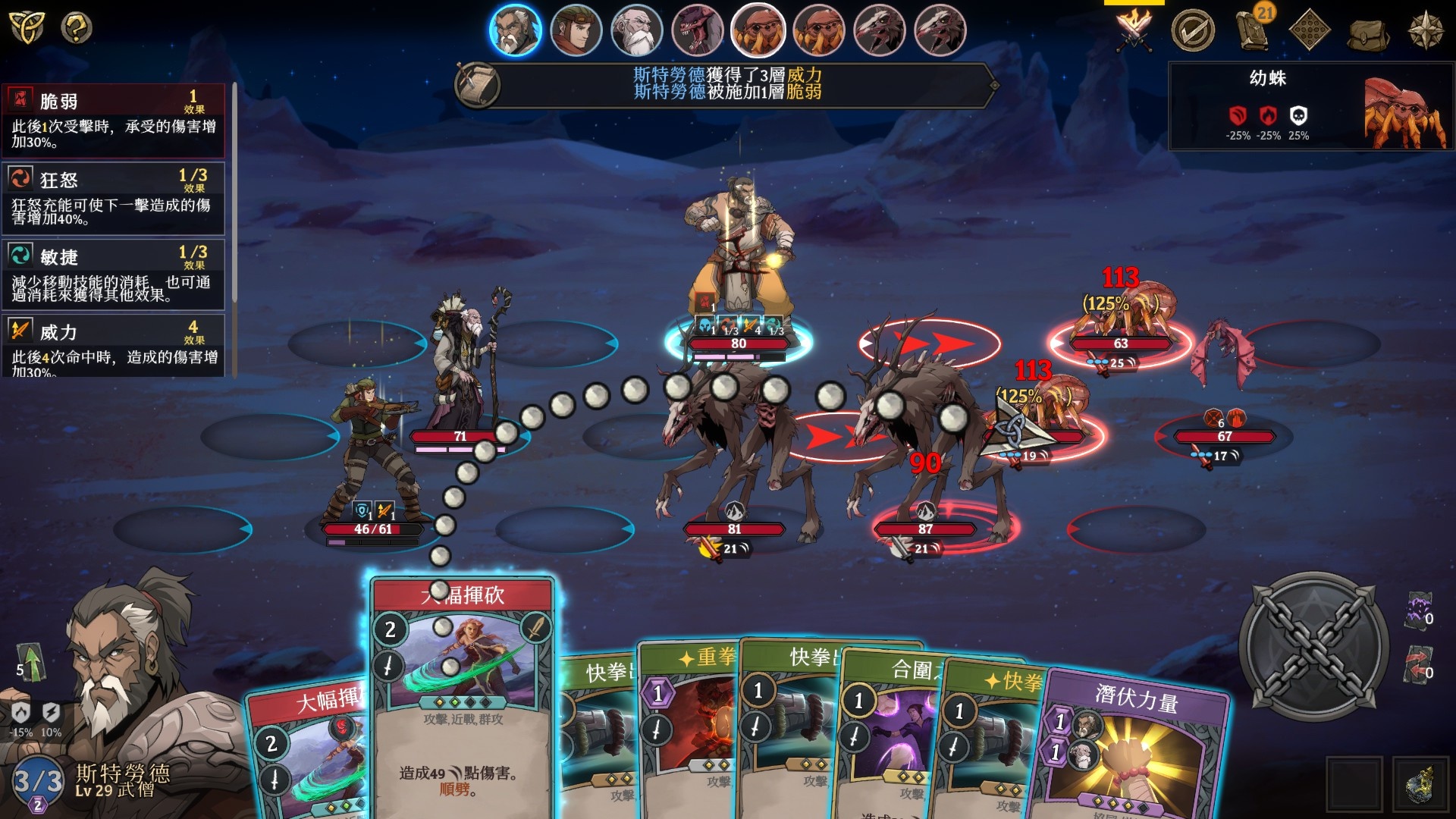Select the first turn-order portrait, white-bearded monk
1456x819 pixels.
coord(515,30)
